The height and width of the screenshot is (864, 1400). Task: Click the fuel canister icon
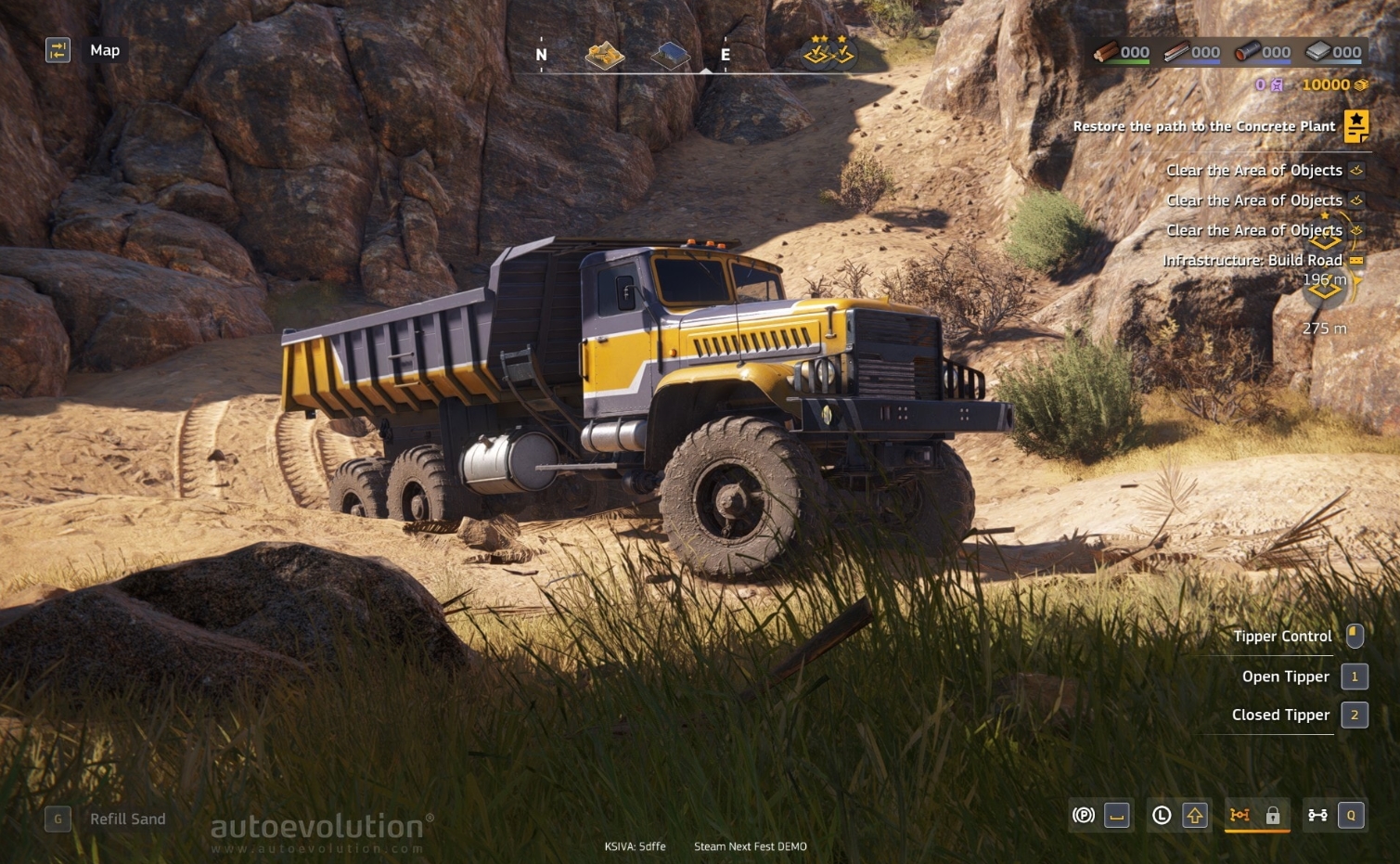click(1278, 84)
